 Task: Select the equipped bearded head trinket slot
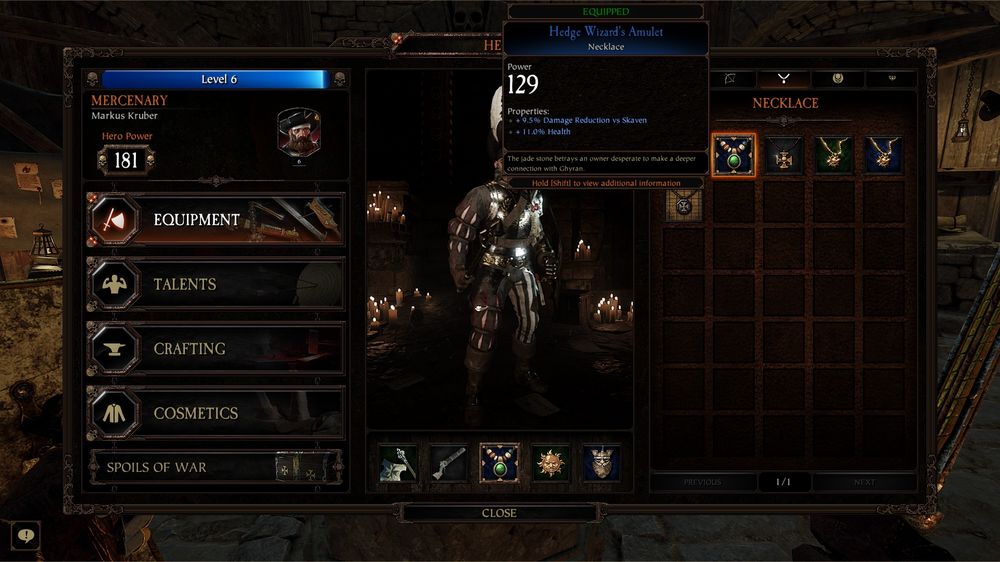pyautogui.click(x=601, y=463)
